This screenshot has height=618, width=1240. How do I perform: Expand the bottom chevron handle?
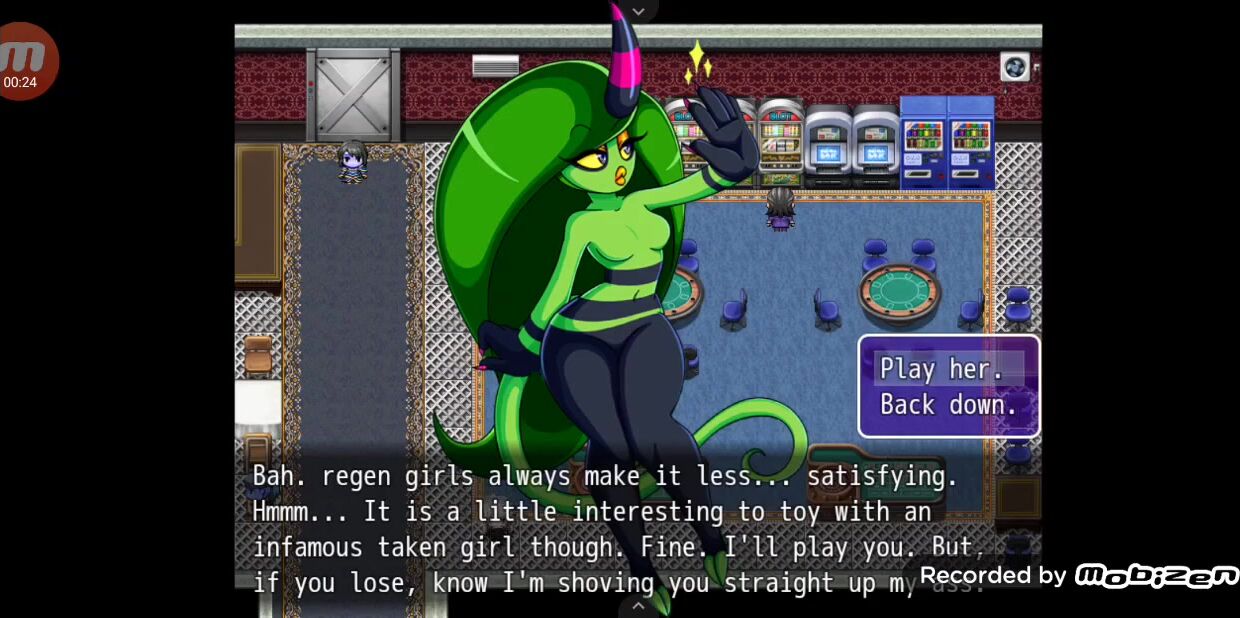point(638,606)
